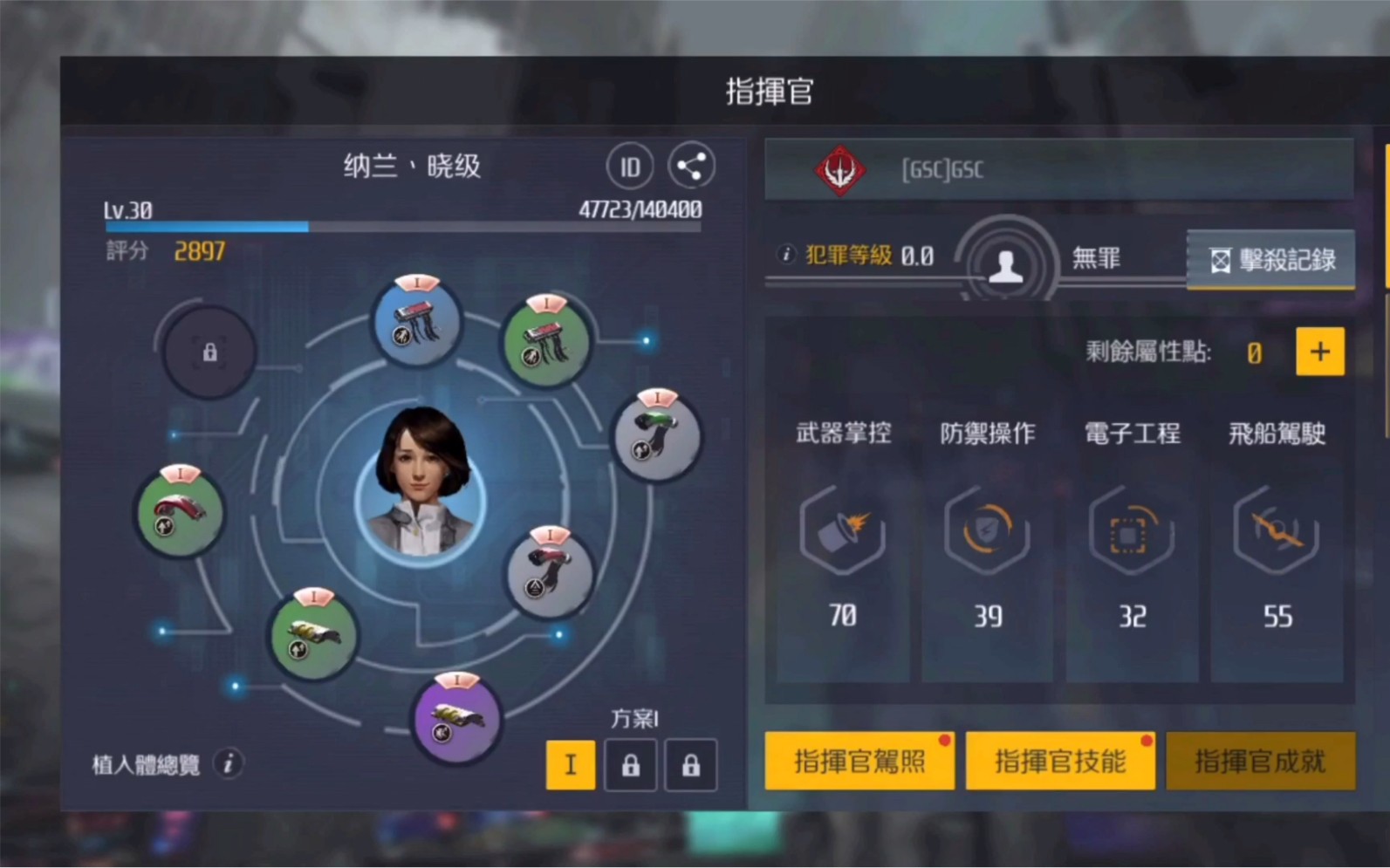The image size is (1390, 868).
Task: Select the locked implant slot
Action: [x=208, y=352]
